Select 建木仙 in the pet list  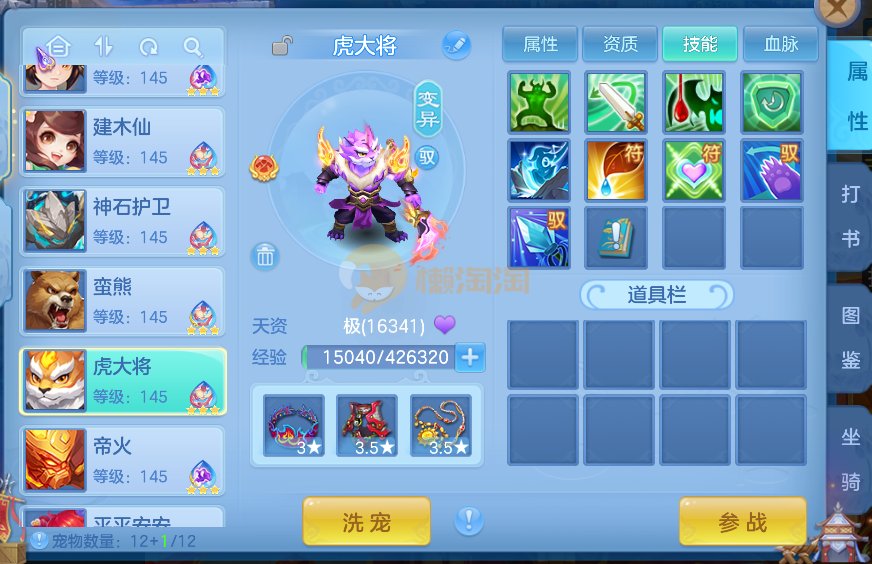click(x=123, y=141)
